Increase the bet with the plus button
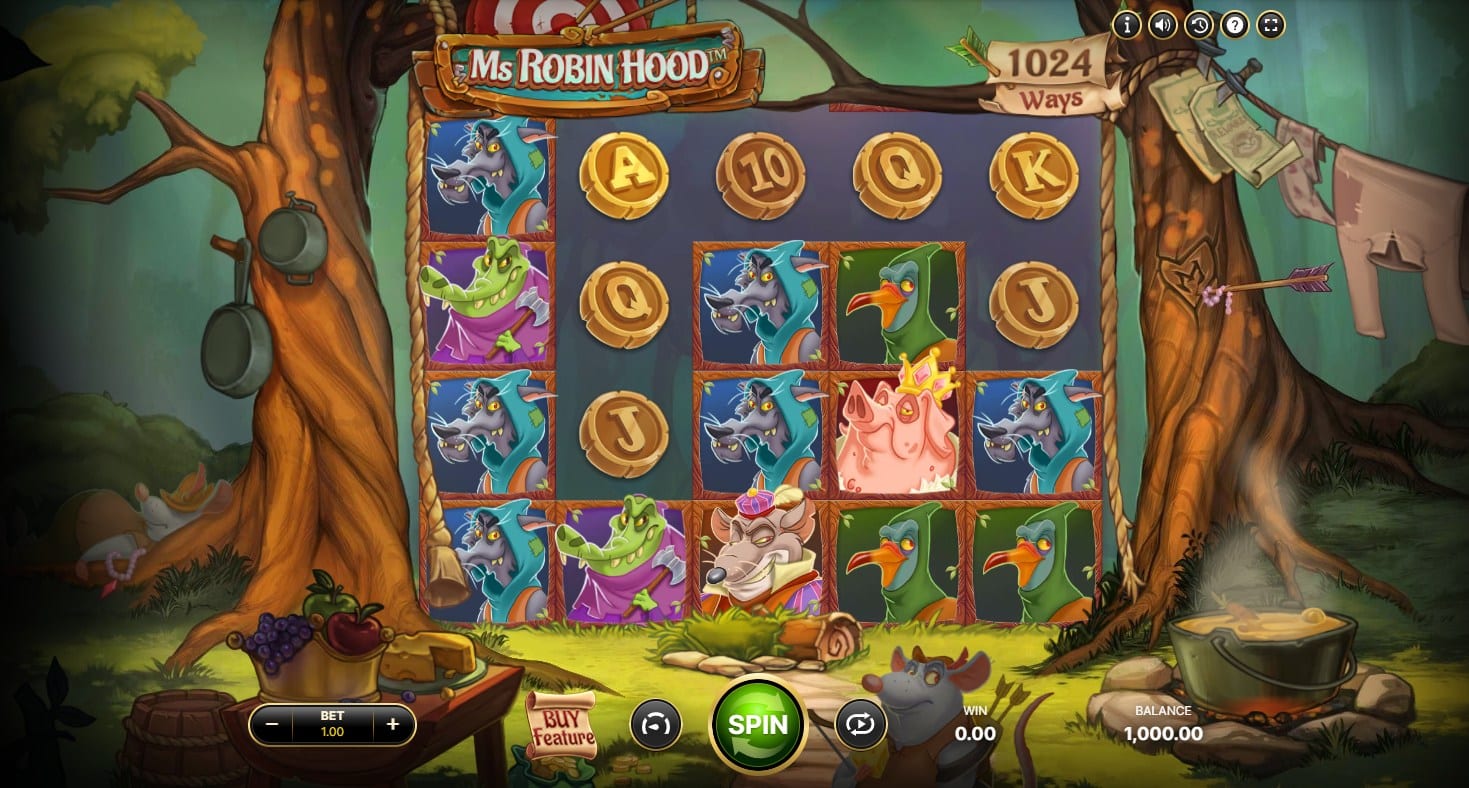Viewport: 1469px width, 788px height. pos(393,724)
